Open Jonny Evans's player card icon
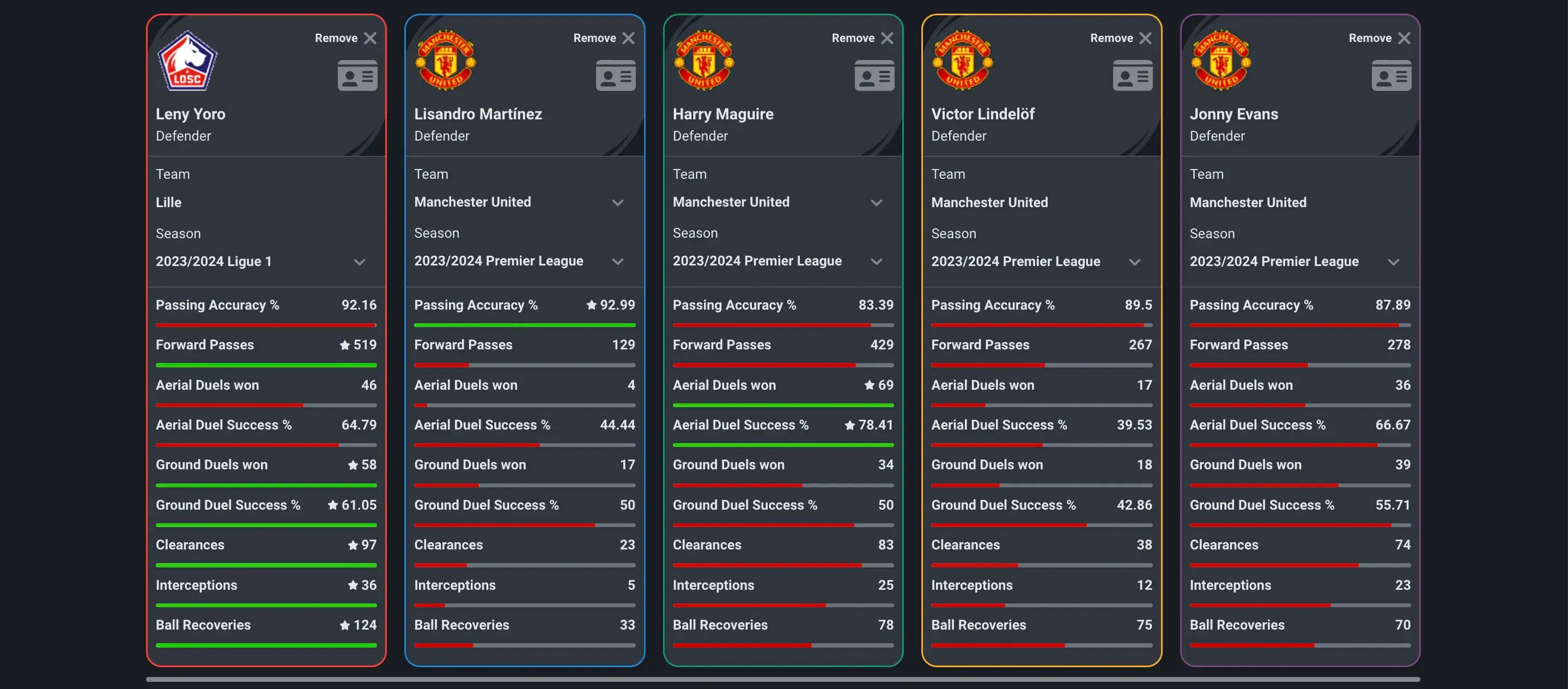Screen dimensions: 1568x689 1391,75
